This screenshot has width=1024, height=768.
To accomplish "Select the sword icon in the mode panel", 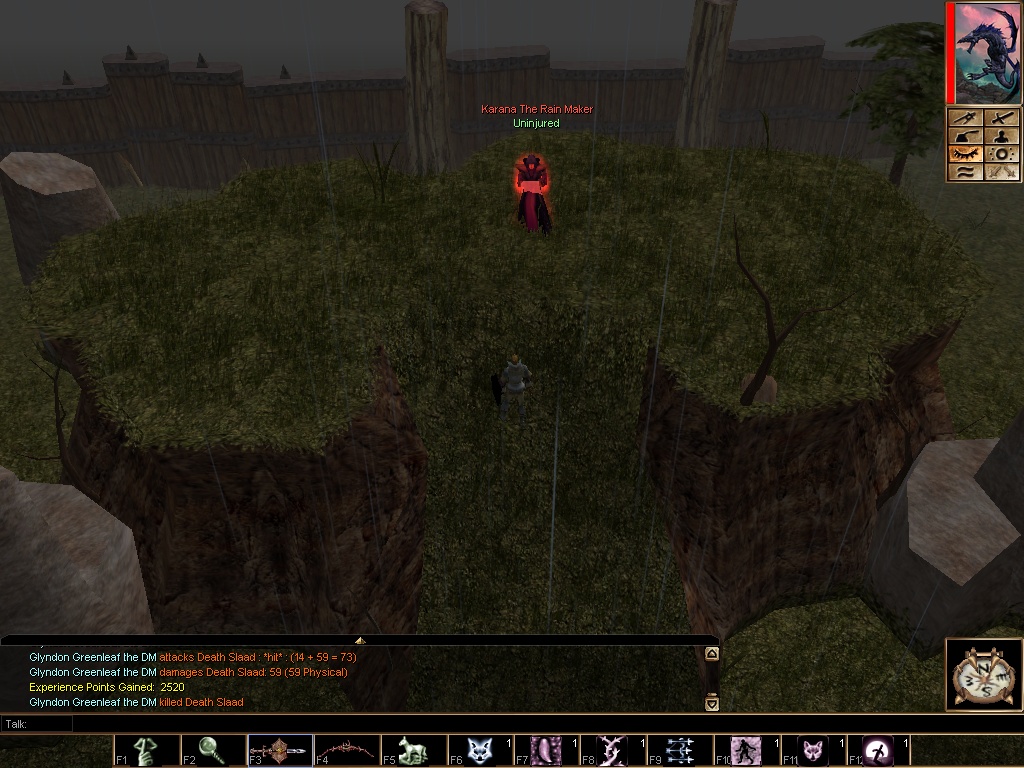I will [1001, 118].
